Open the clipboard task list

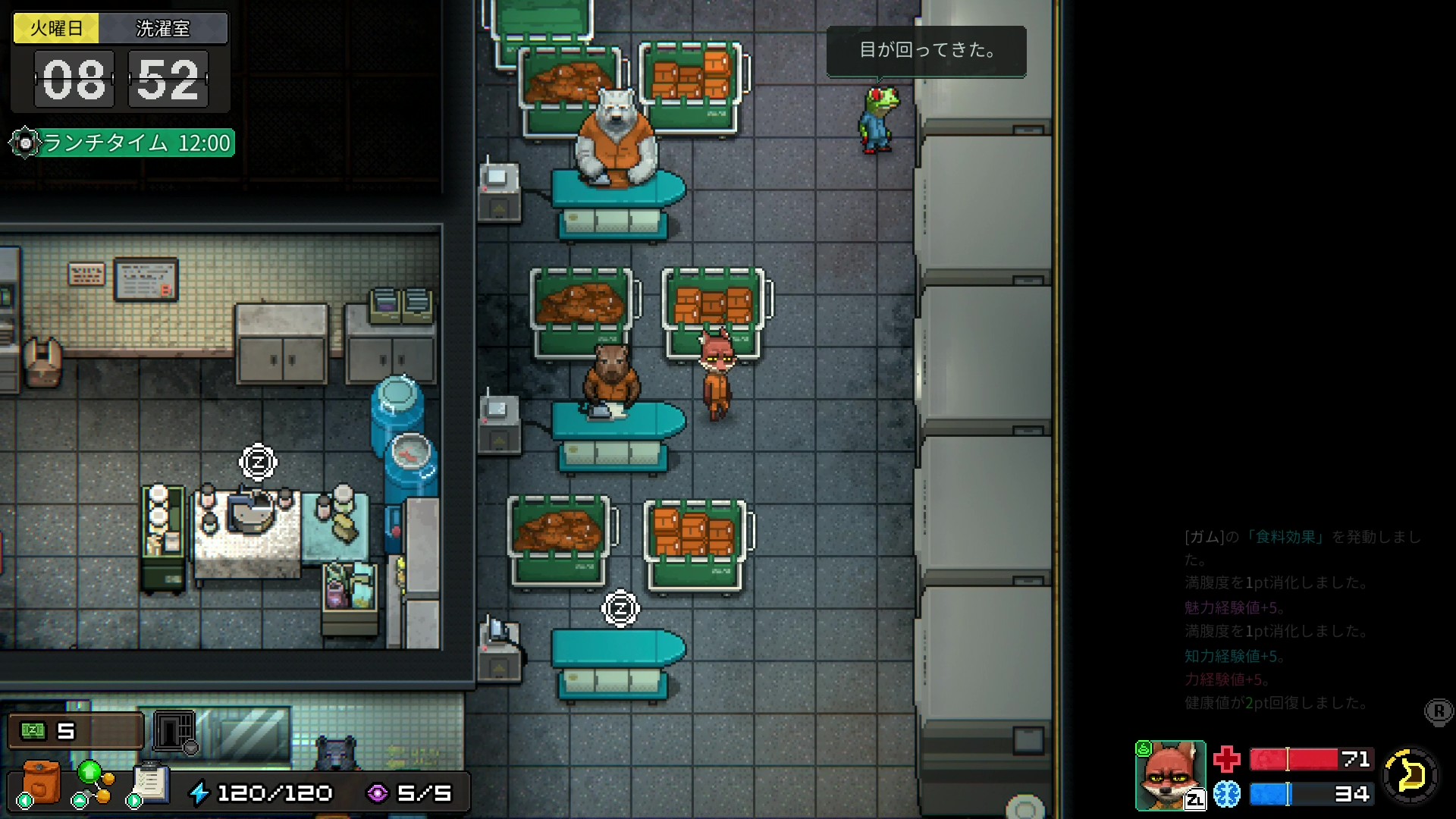(150, 782)
